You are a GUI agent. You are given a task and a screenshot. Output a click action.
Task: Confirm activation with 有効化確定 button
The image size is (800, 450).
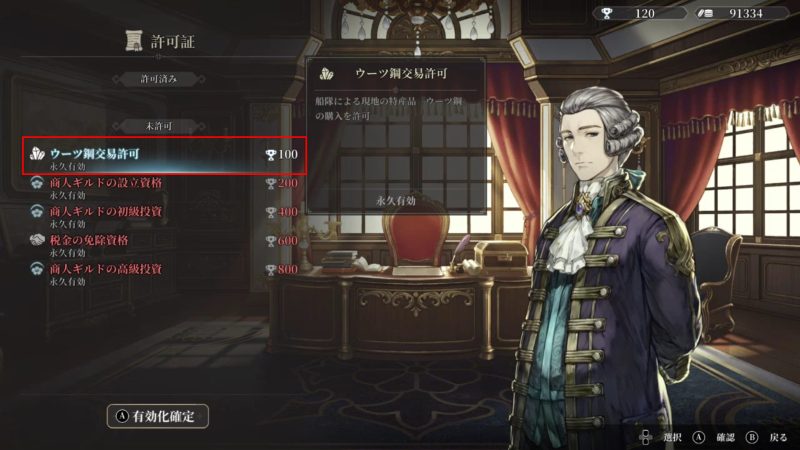pyautogui.click(x=158, y=415)
